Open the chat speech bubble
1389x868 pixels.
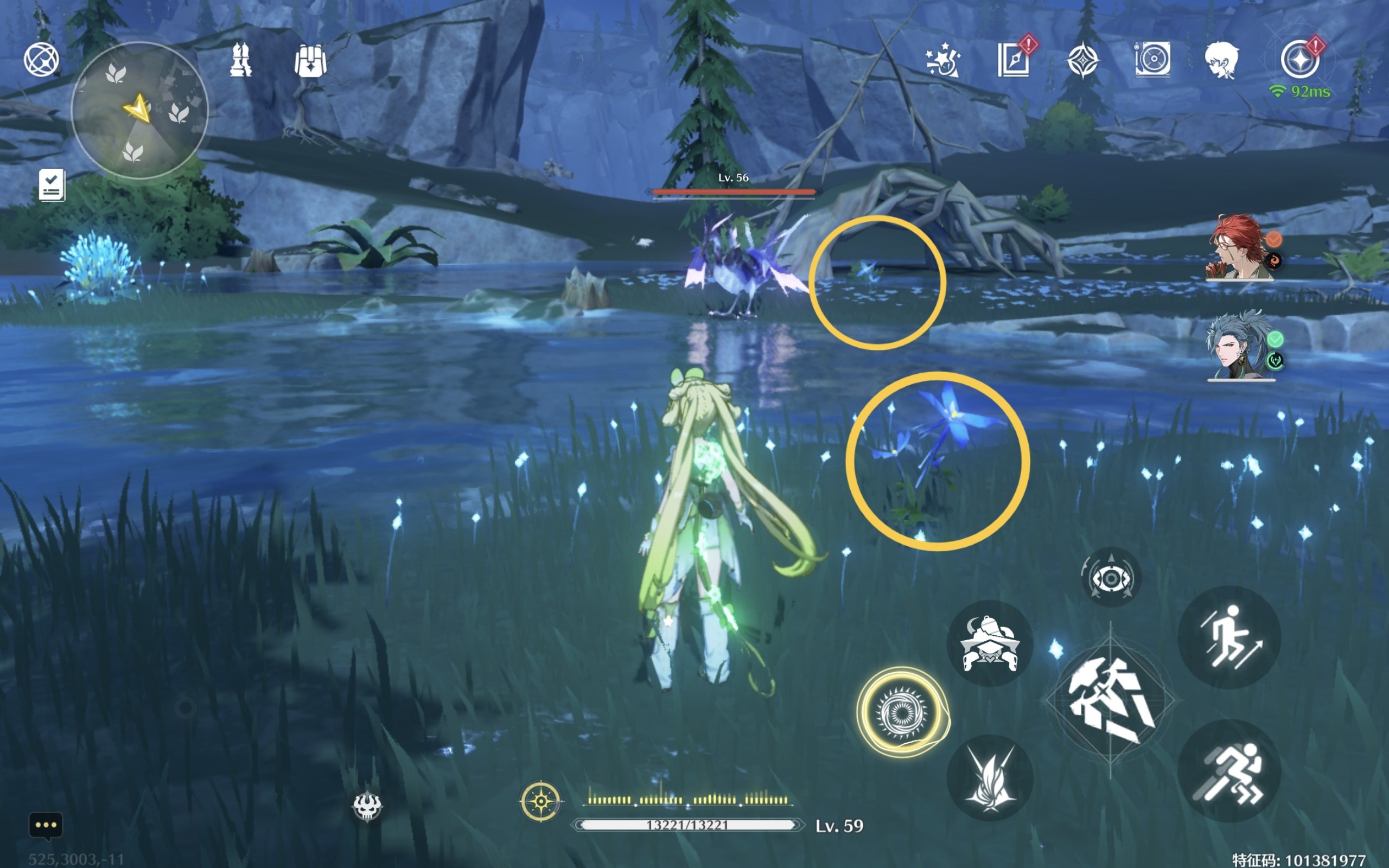(46, 826)
